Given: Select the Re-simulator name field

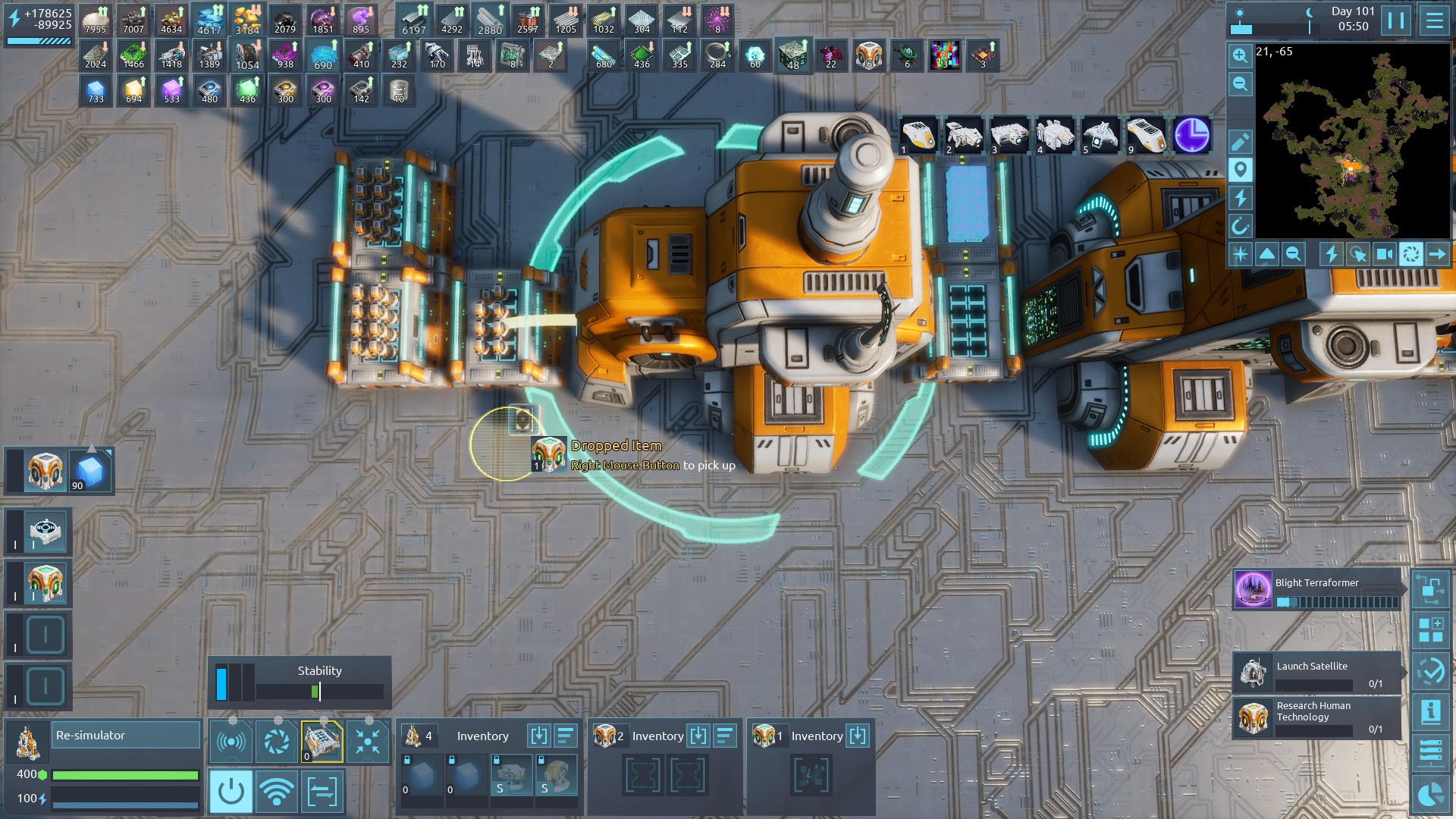Looking at the screenshot, I should point(126,736).
